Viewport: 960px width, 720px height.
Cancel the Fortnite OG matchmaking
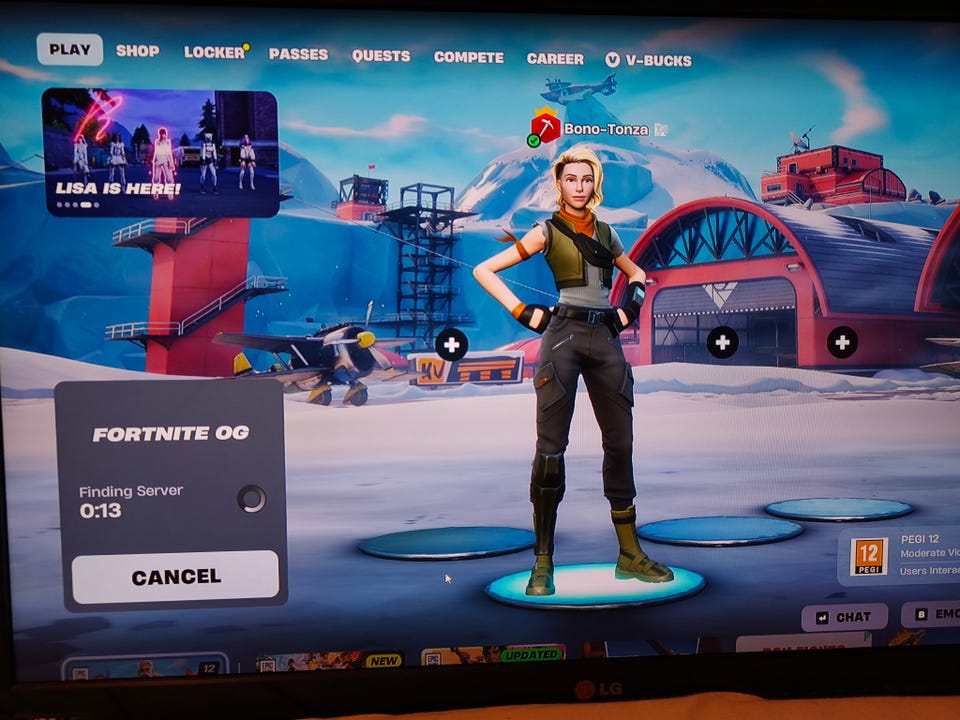point(175,577)
